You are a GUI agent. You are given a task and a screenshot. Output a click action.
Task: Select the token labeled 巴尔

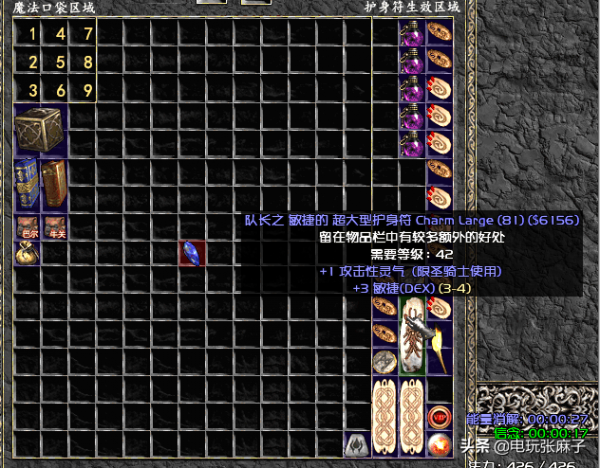(26, 225)
